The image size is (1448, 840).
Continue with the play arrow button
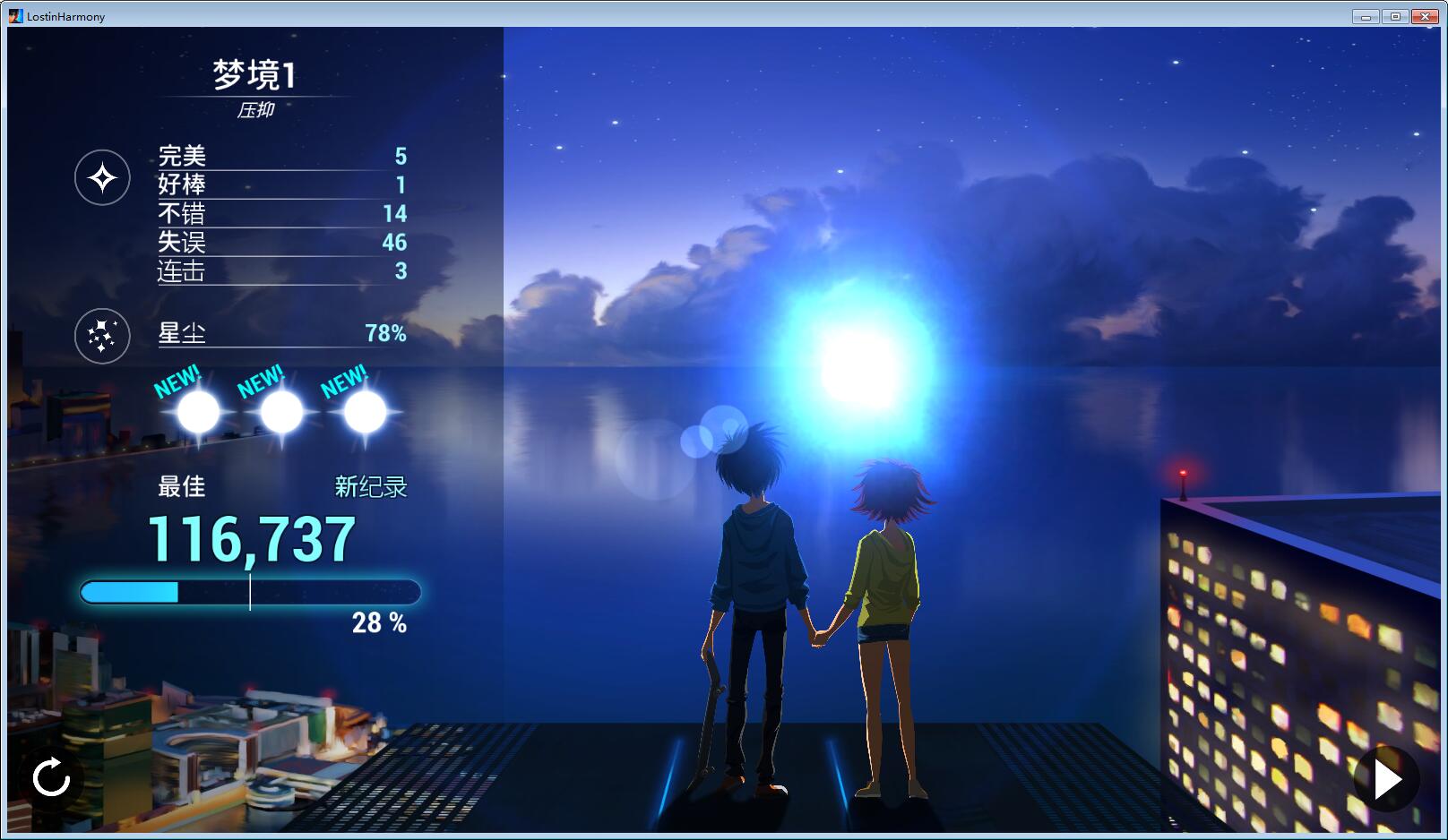pos(1386,779)
